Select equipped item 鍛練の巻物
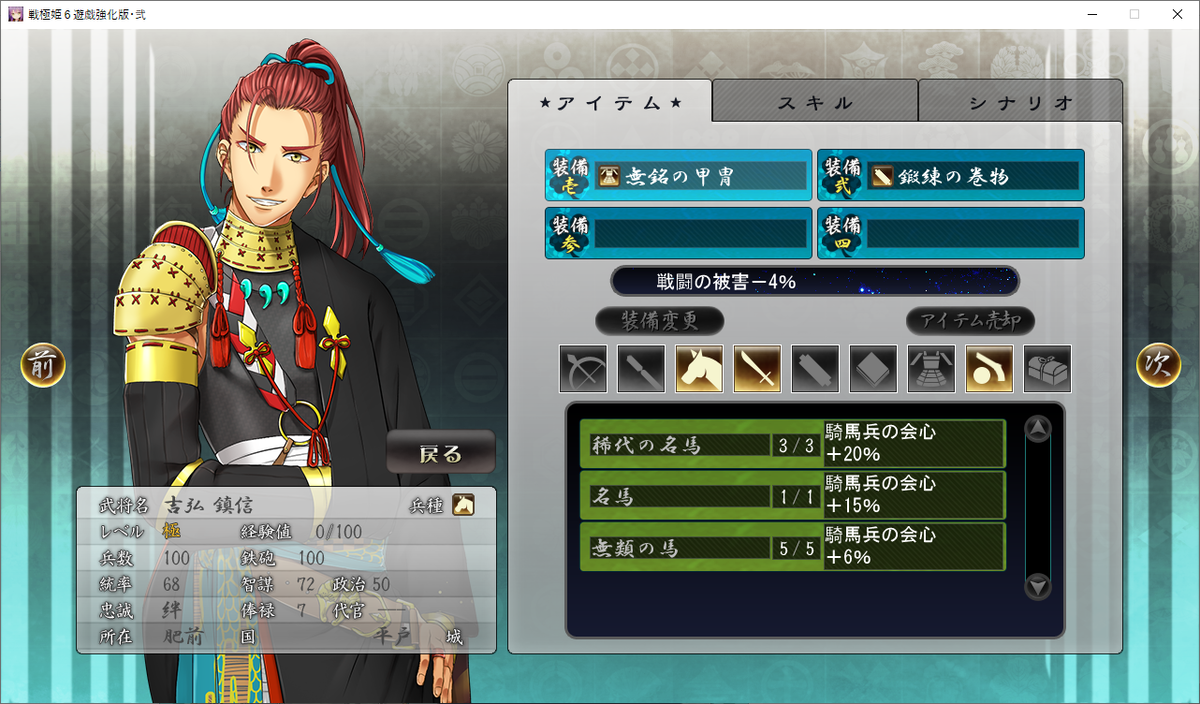The height and width of the screenshot is (704, 1200). click(x=950, y=176)
